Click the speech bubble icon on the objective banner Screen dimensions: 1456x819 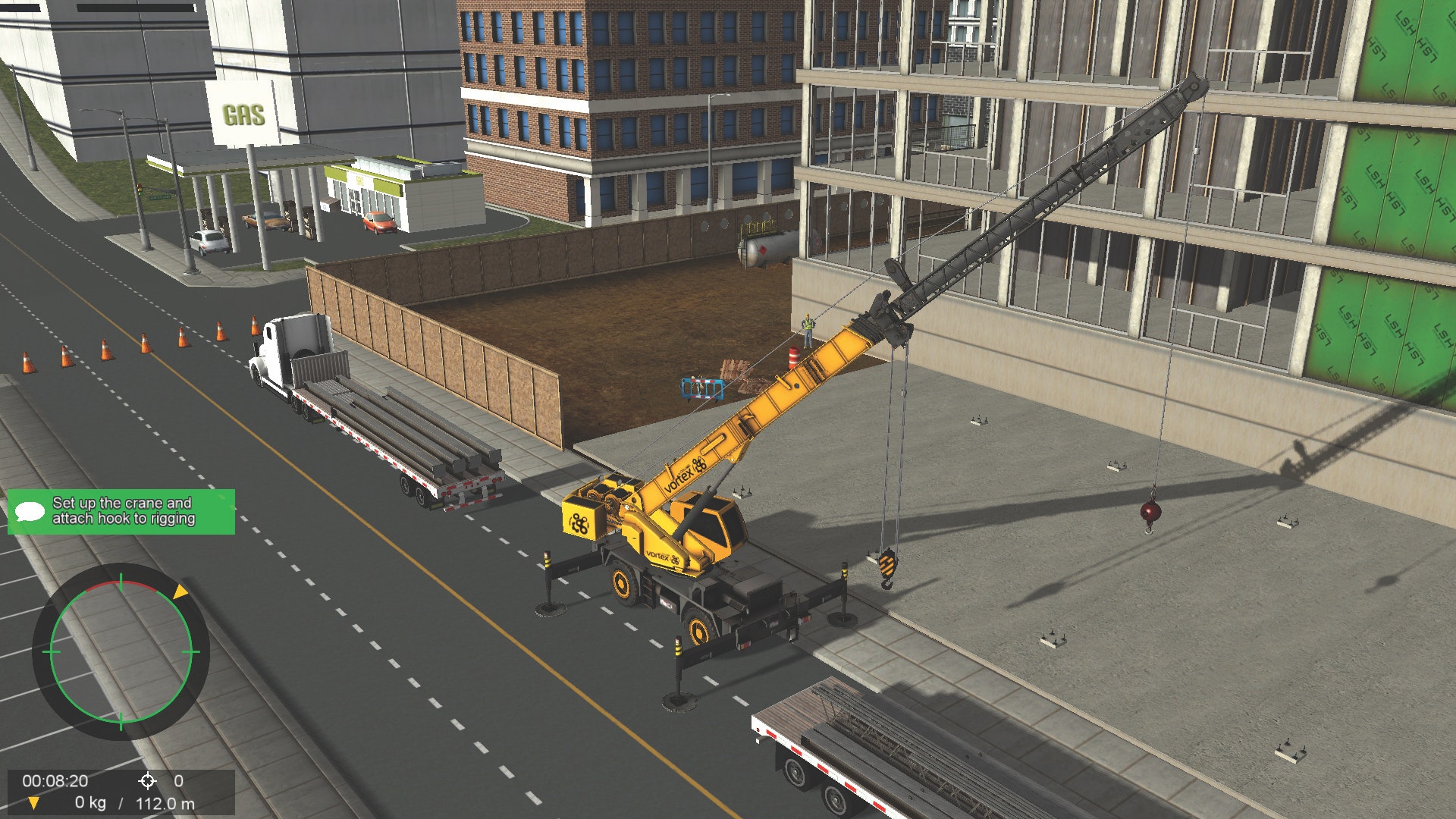click(28, 510)
